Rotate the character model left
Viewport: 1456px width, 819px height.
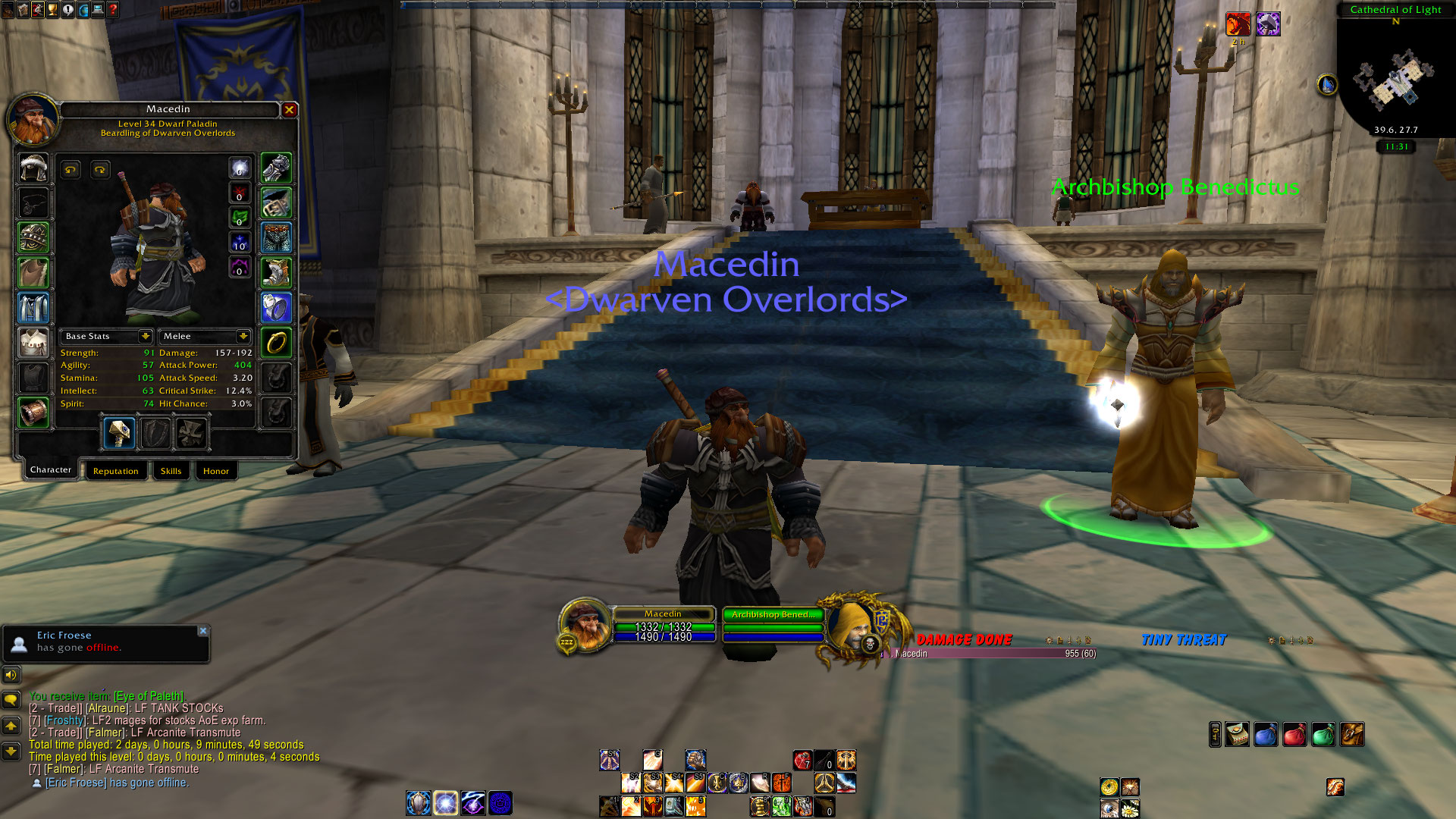click(x=71, y=170)
